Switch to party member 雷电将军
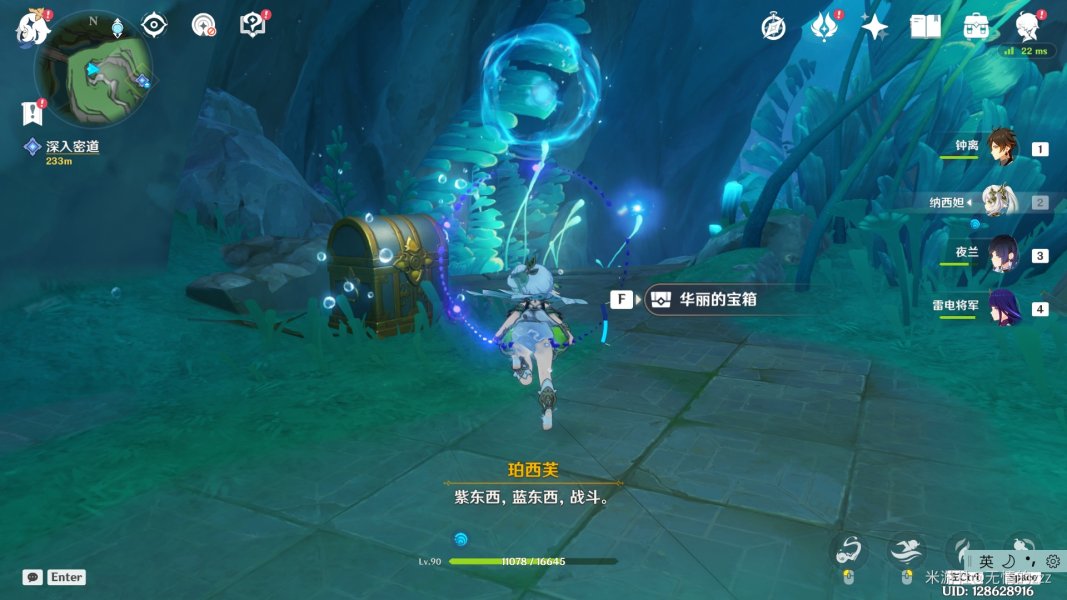The height and width of the screenshot is (600, 1067). (1002, 307)
